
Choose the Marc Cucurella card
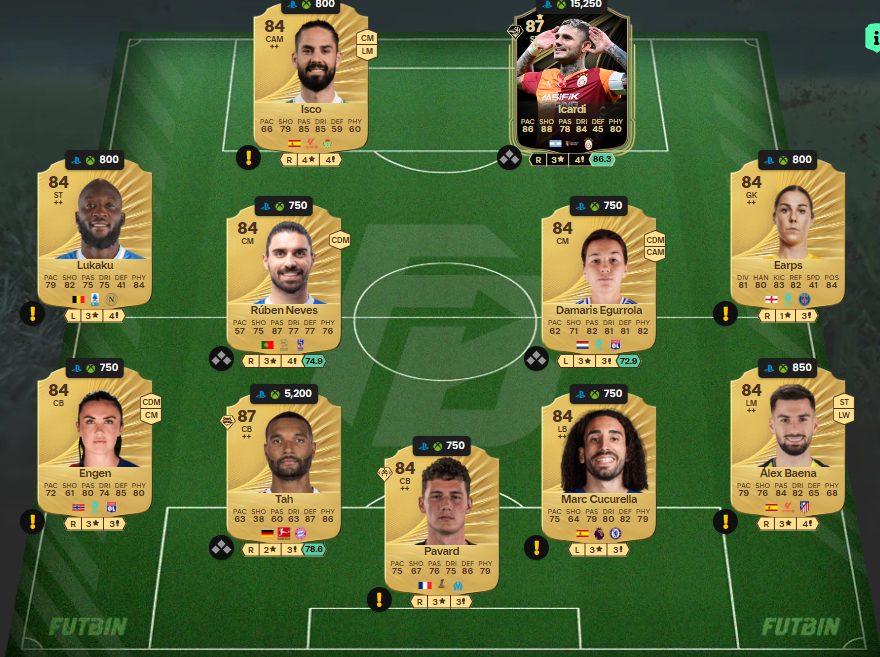[x=599, y=467]
